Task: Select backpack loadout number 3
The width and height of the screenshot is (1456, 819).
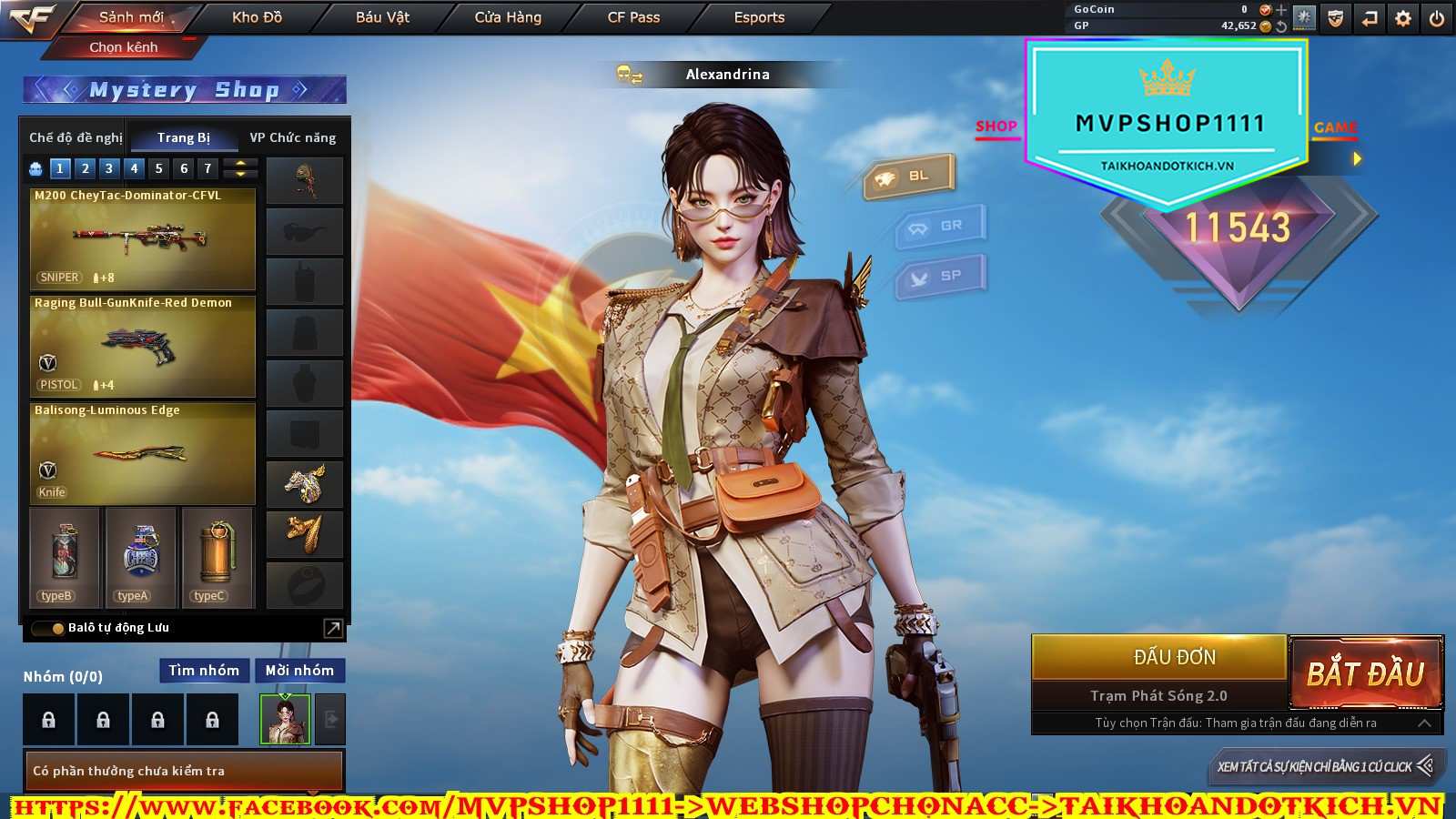Action: (109, 168)
